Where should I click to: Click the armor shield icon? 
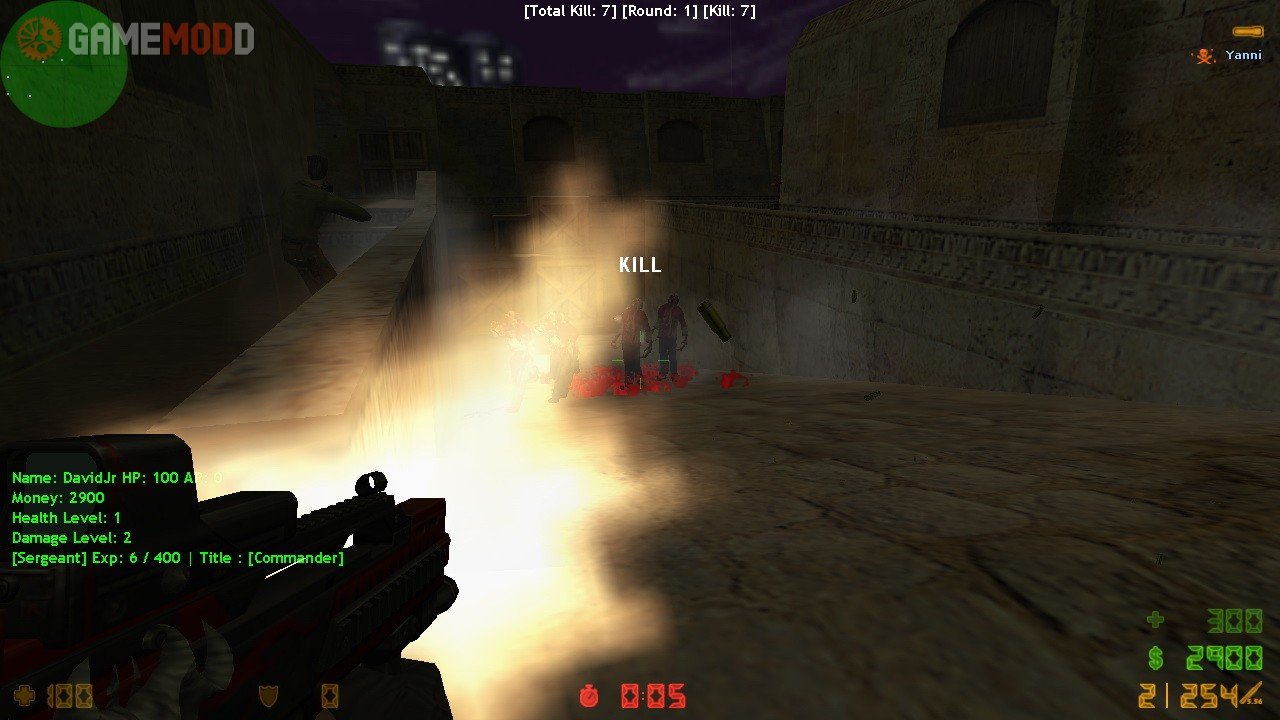point(269,696)
